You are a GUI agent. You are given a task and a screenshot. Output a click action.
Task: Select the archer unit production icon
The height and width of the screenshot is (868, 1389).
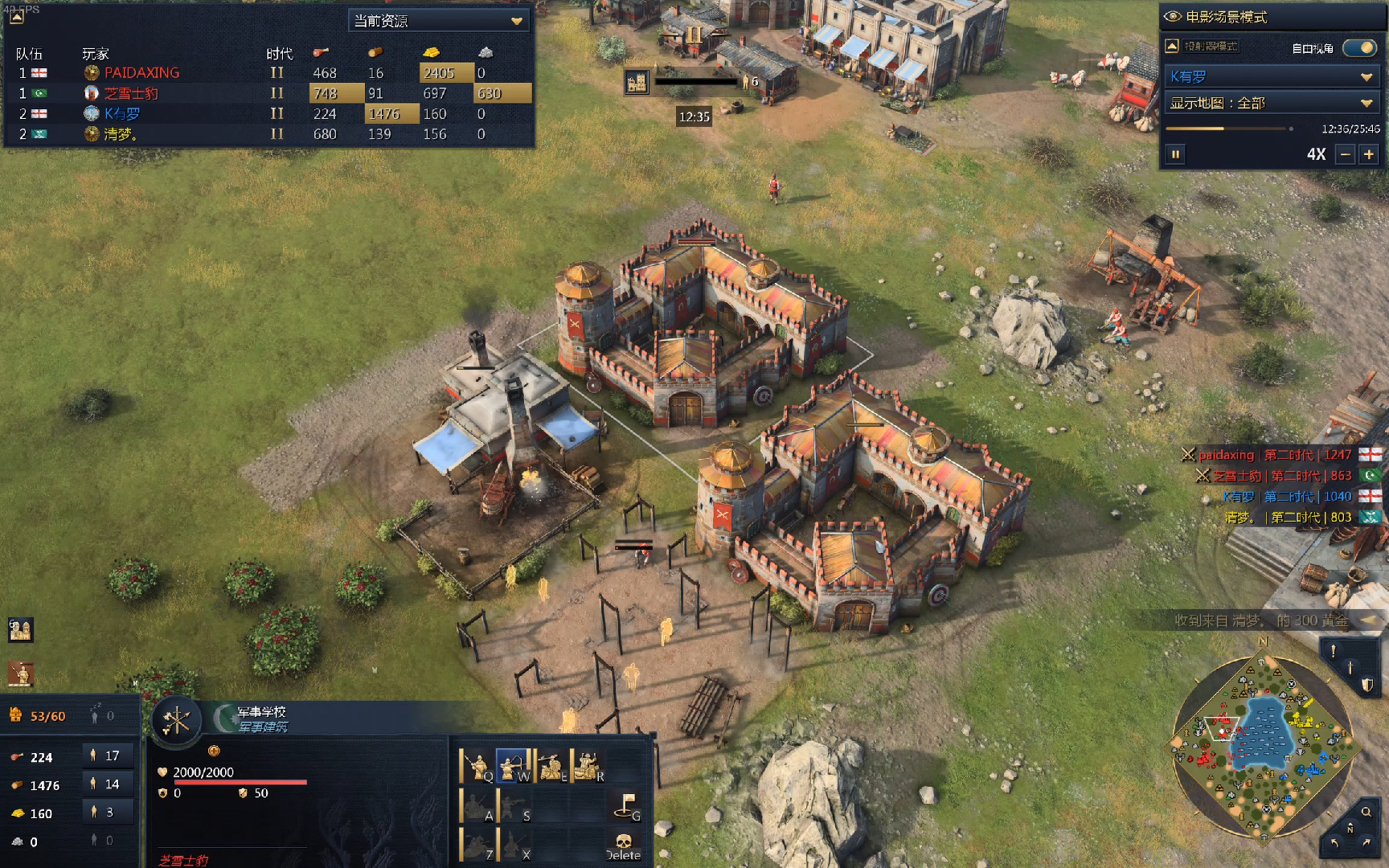513,766
